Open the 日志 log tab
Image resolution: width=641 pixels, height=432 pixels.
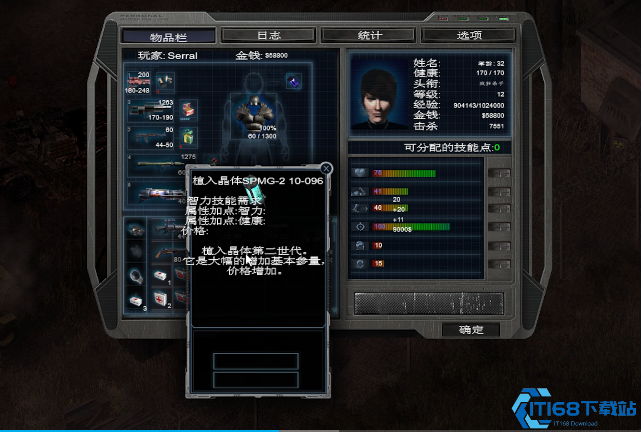[268, 34]
